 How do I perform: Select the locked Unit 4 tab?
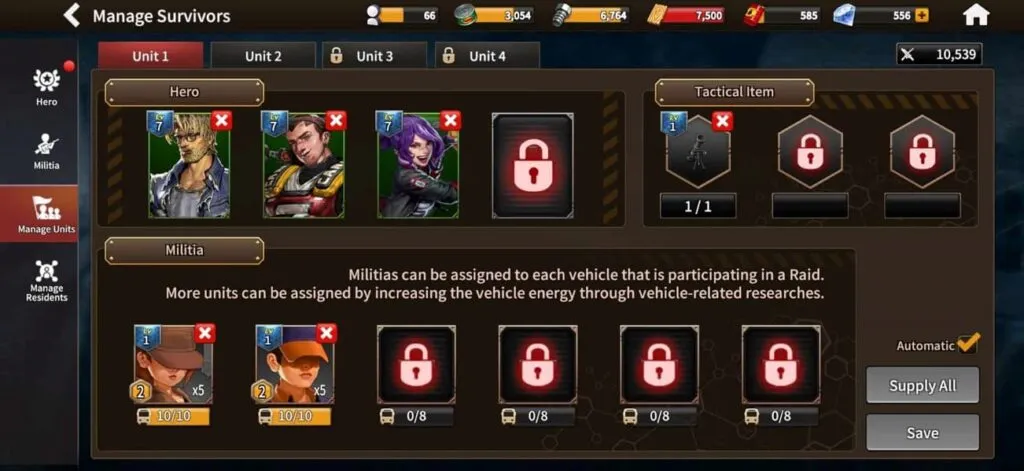tap(487, 56)
